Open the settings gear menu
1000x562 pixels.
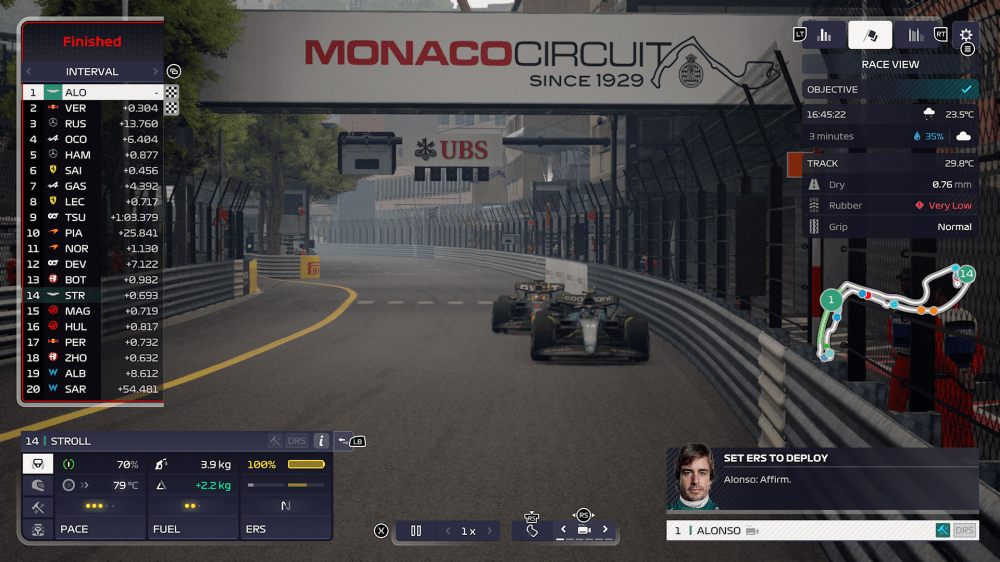[966, 35]
